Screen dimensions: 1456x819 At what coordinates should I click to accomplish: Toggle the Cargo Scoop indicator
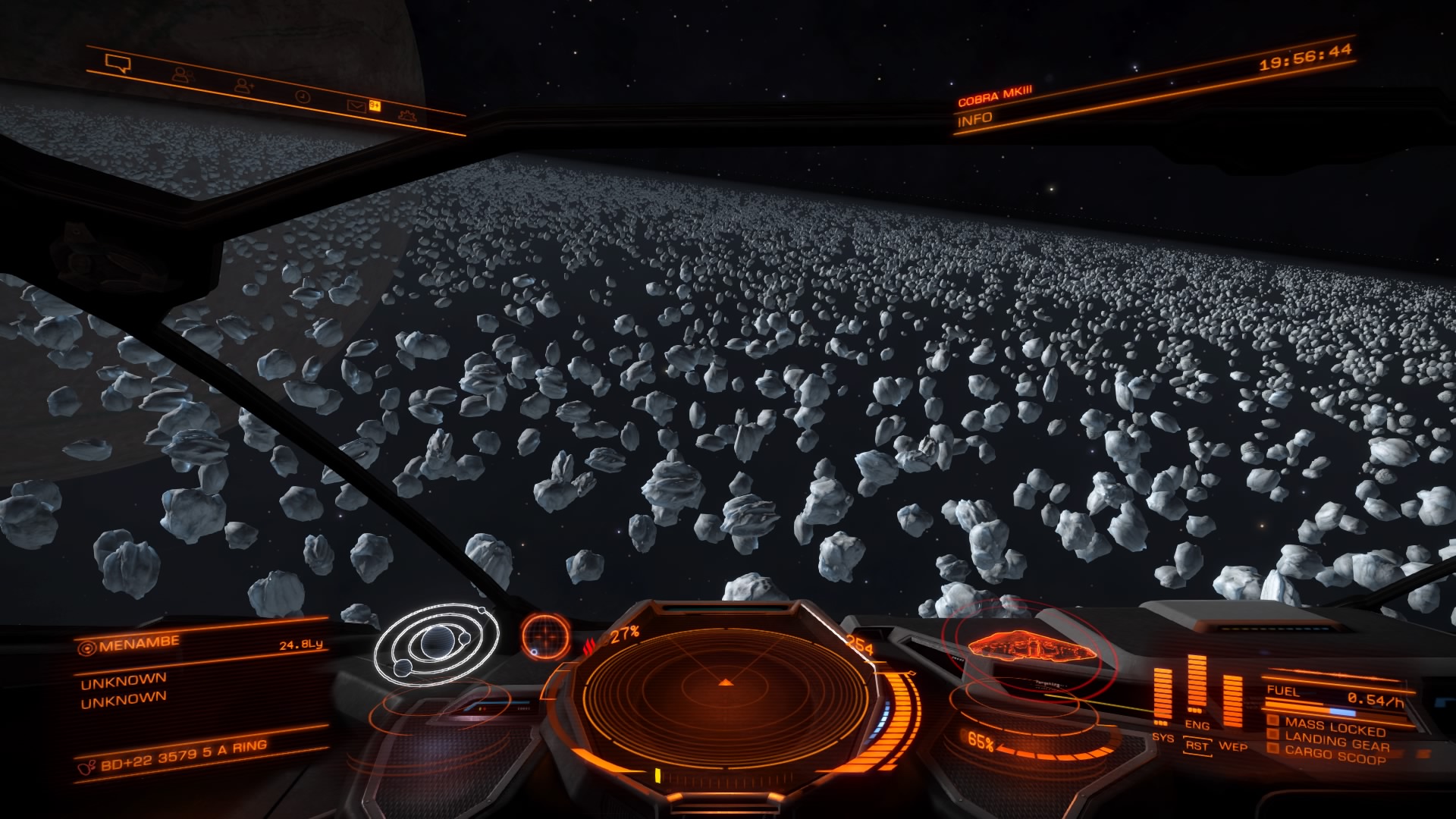(x=1333, y=755)
